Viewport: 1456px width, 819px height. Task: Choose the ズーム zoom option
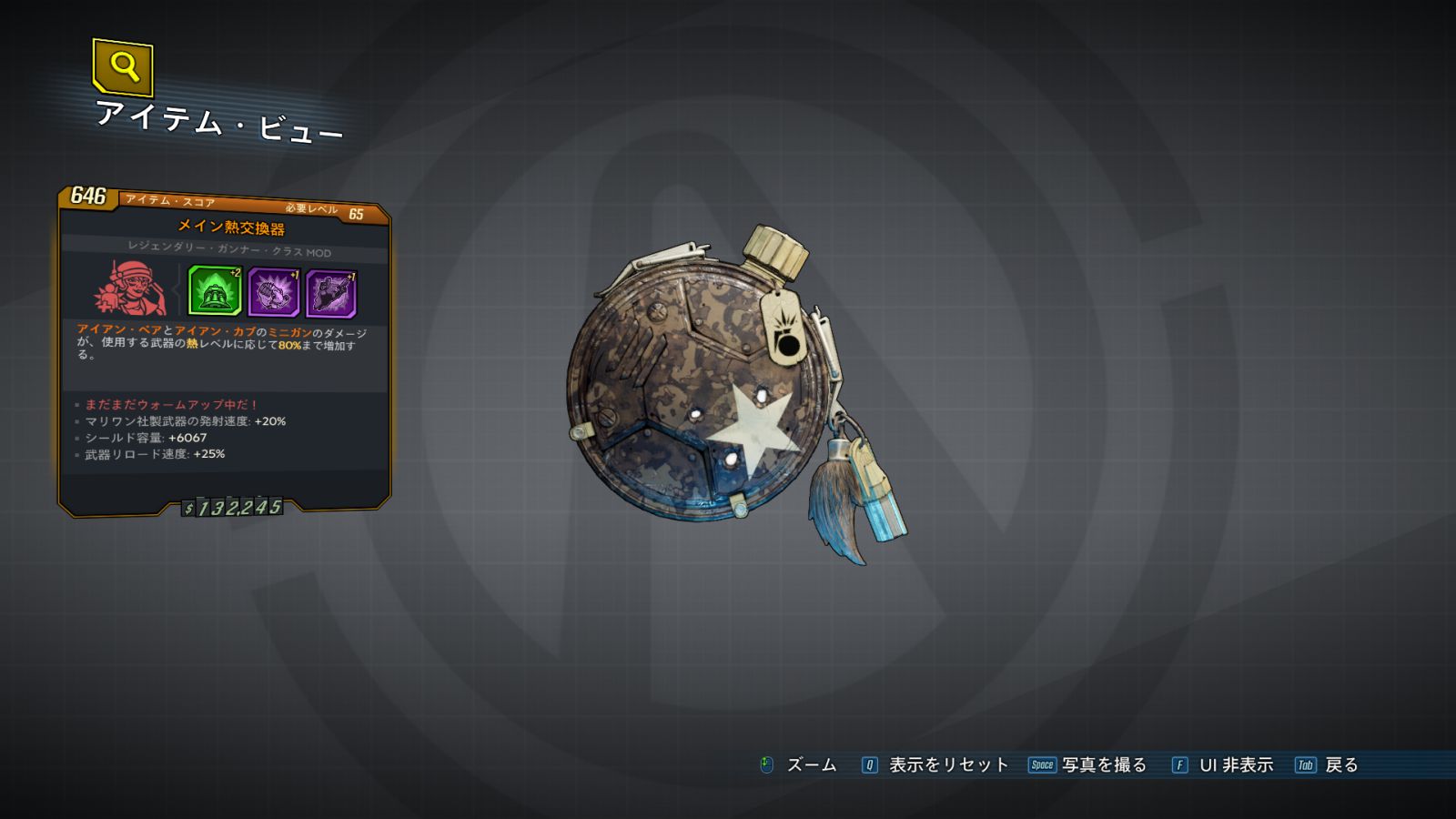point(810,765)
